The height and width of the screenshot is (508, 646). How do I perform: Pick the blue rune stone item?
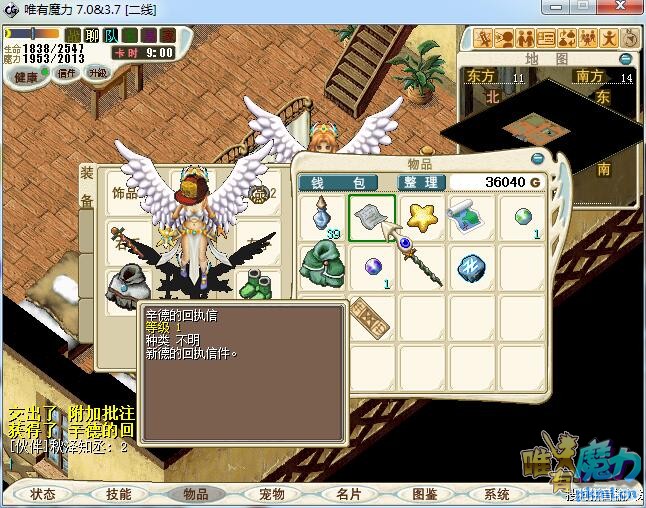tap(472, 268)
